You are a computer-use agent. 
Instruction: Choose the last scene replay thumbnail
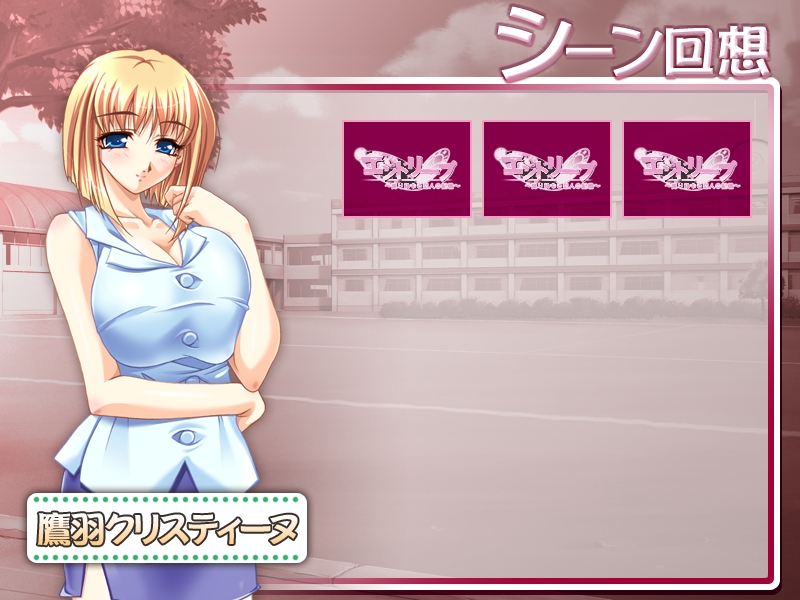[687, 168]
